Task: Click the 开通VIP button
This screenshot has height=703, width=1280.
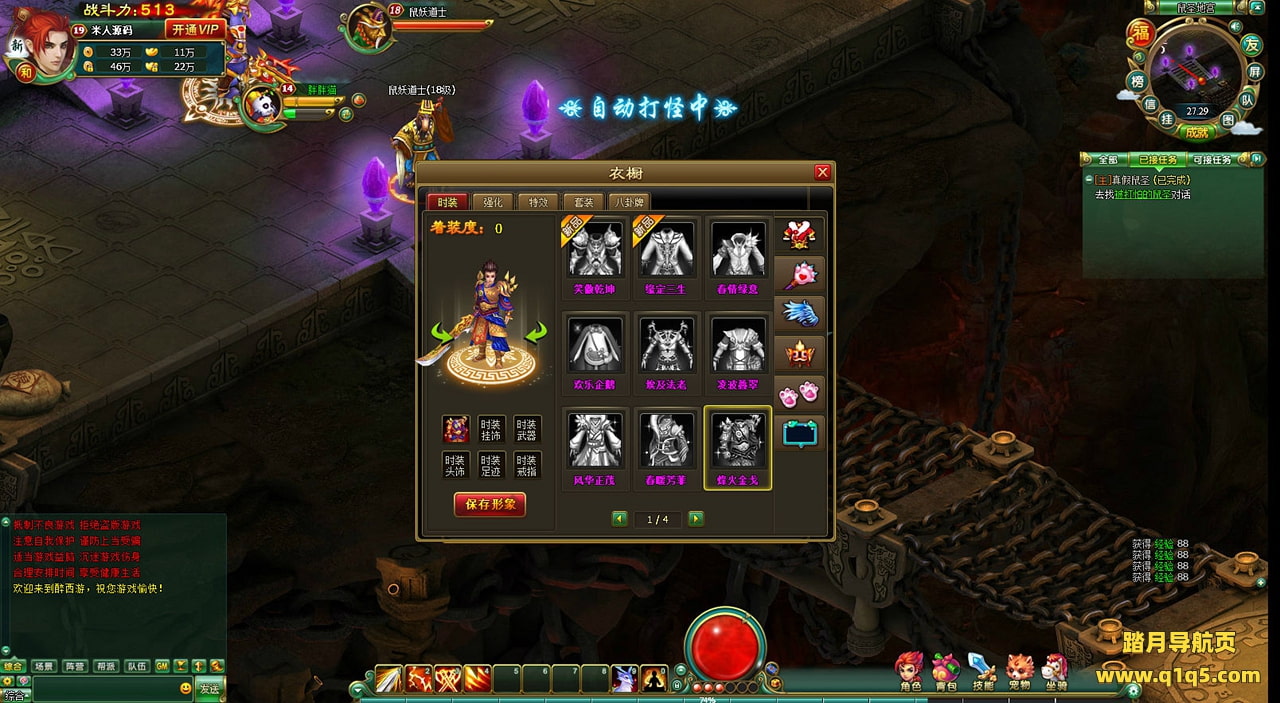Action: tap(195, 29)
